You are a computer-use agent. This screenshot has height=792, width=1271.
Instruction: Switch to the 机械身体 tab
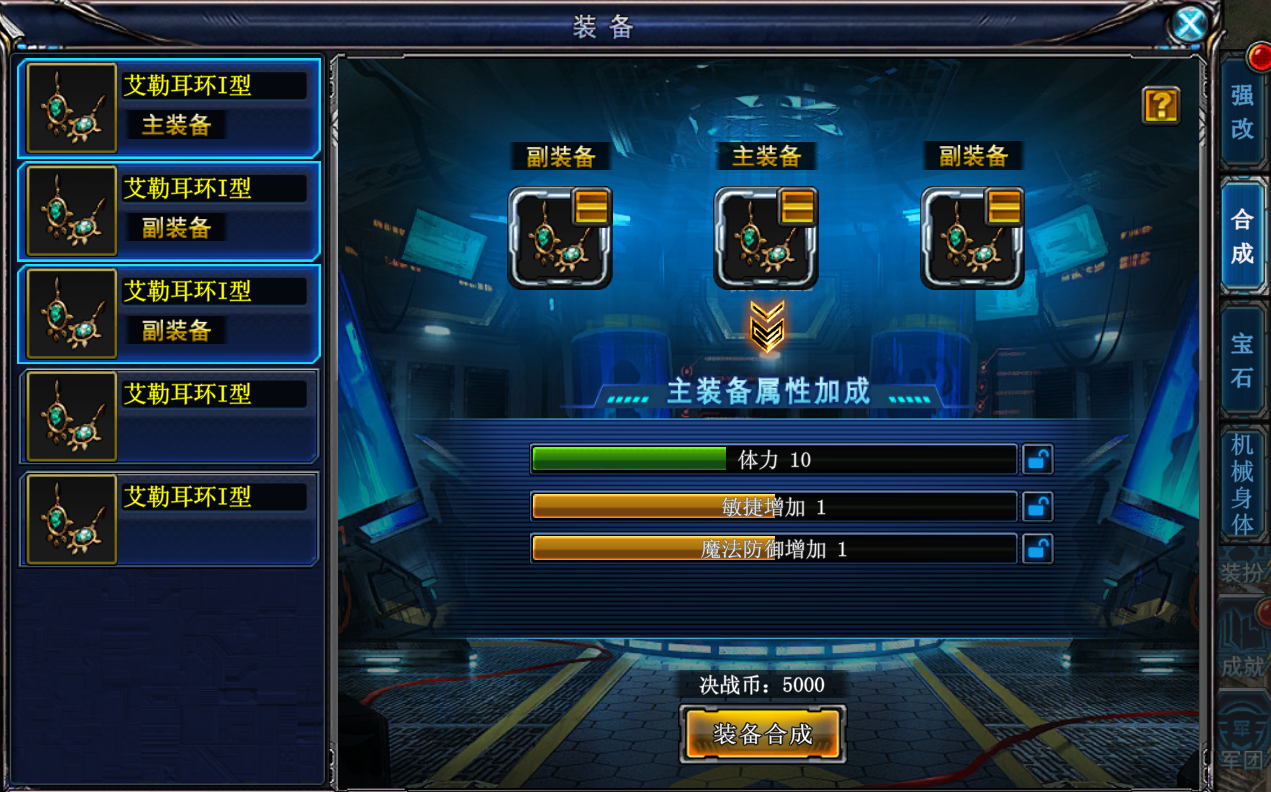point(1242,483)
